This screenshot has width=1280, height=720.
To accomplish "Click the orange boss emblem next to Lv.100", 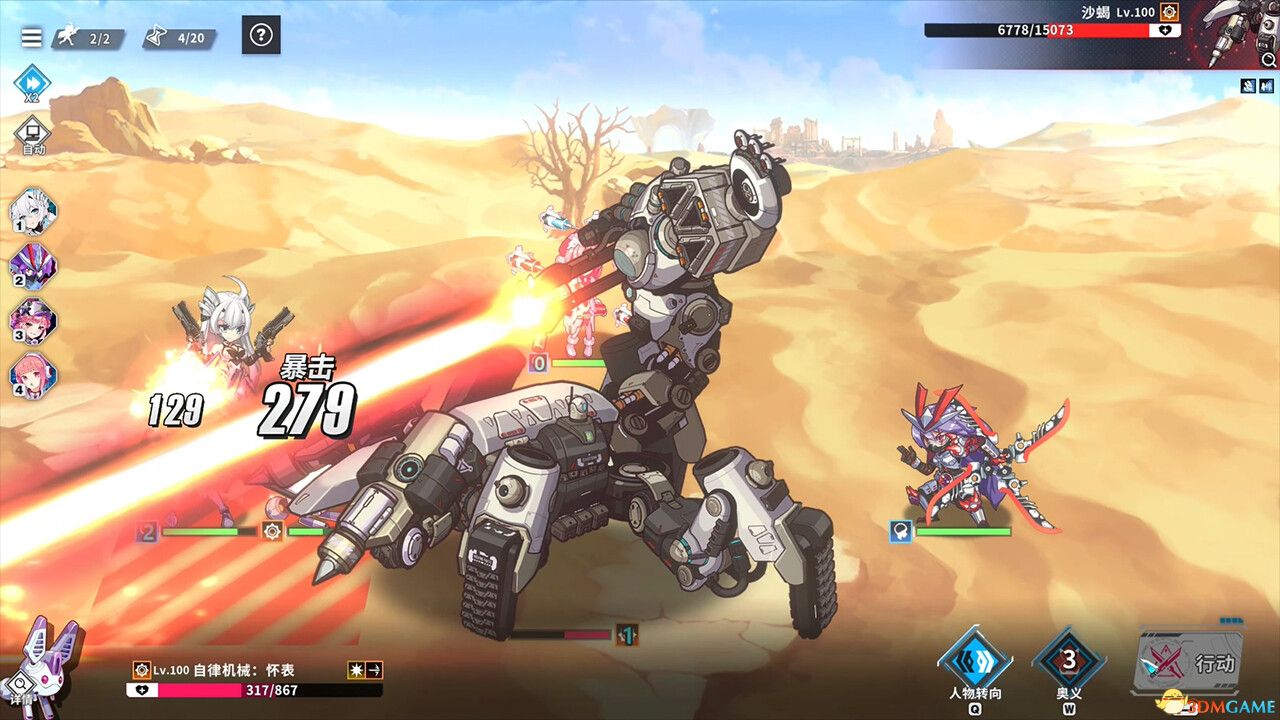I will click(x=1169, y=12).
